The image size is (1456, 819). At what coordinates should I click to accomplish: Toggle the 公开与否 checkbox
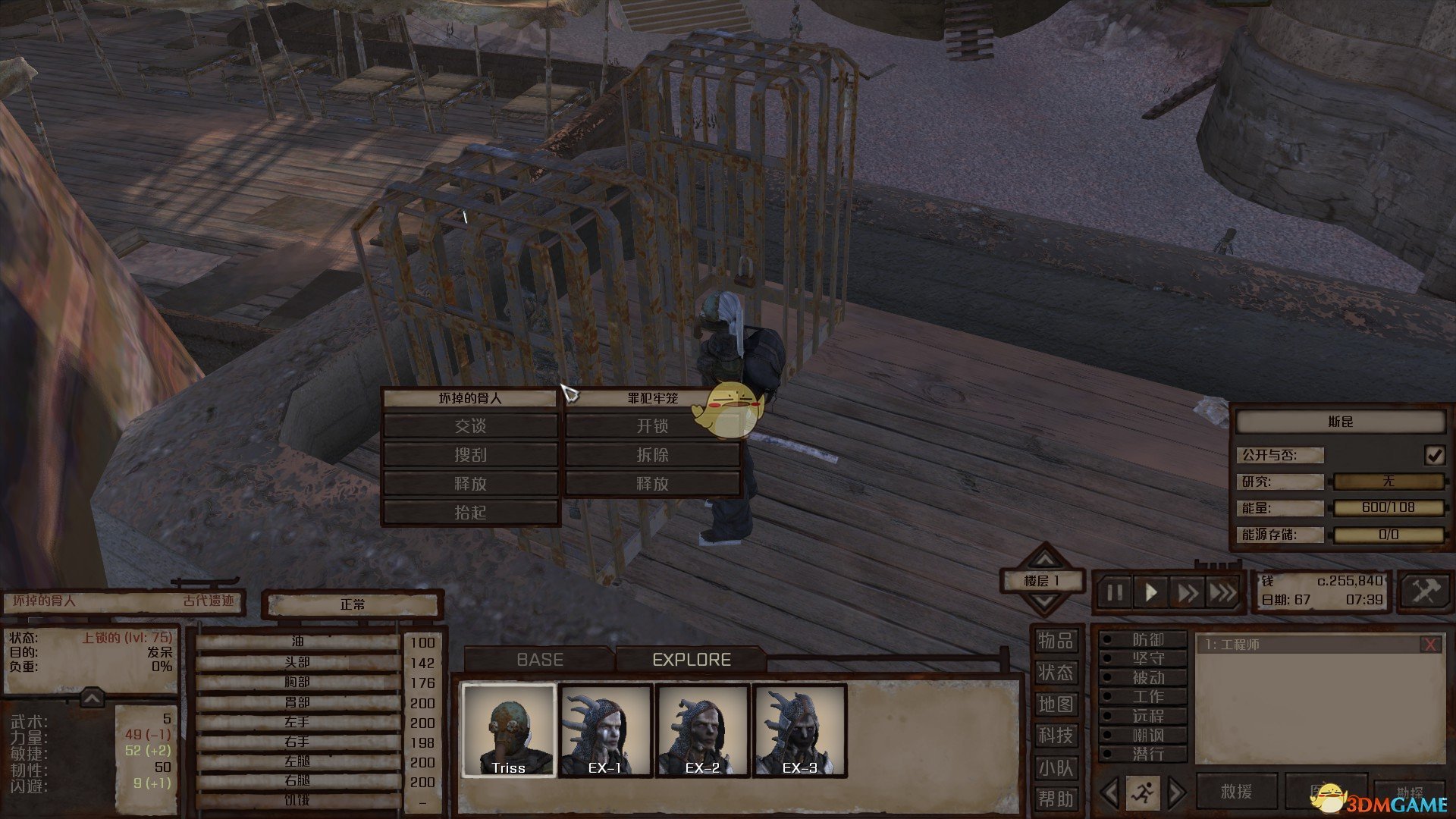click(1434, 455)
